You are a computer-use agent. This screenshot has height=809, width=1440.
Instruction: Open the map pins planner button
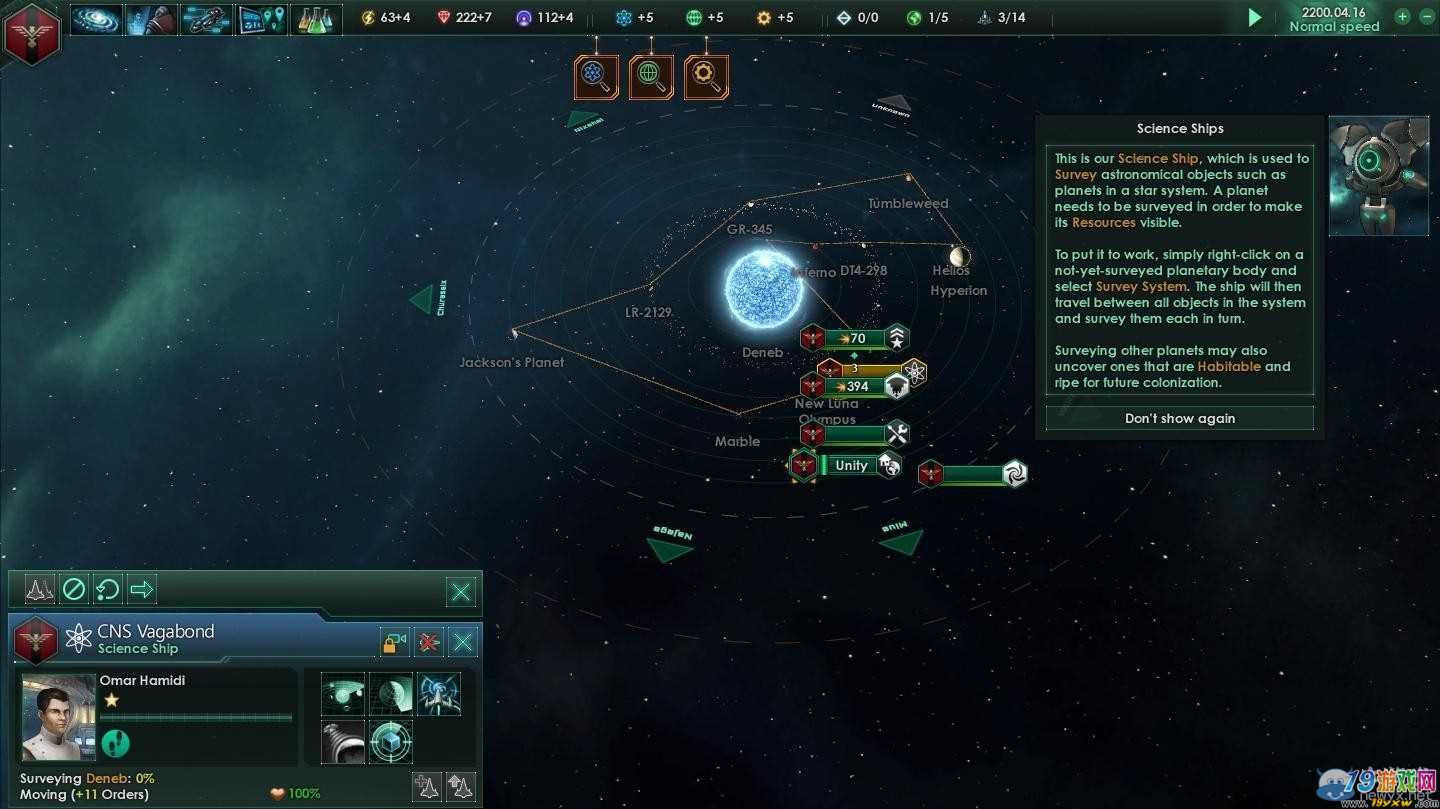pyautogui.click(x=261, y=19)
